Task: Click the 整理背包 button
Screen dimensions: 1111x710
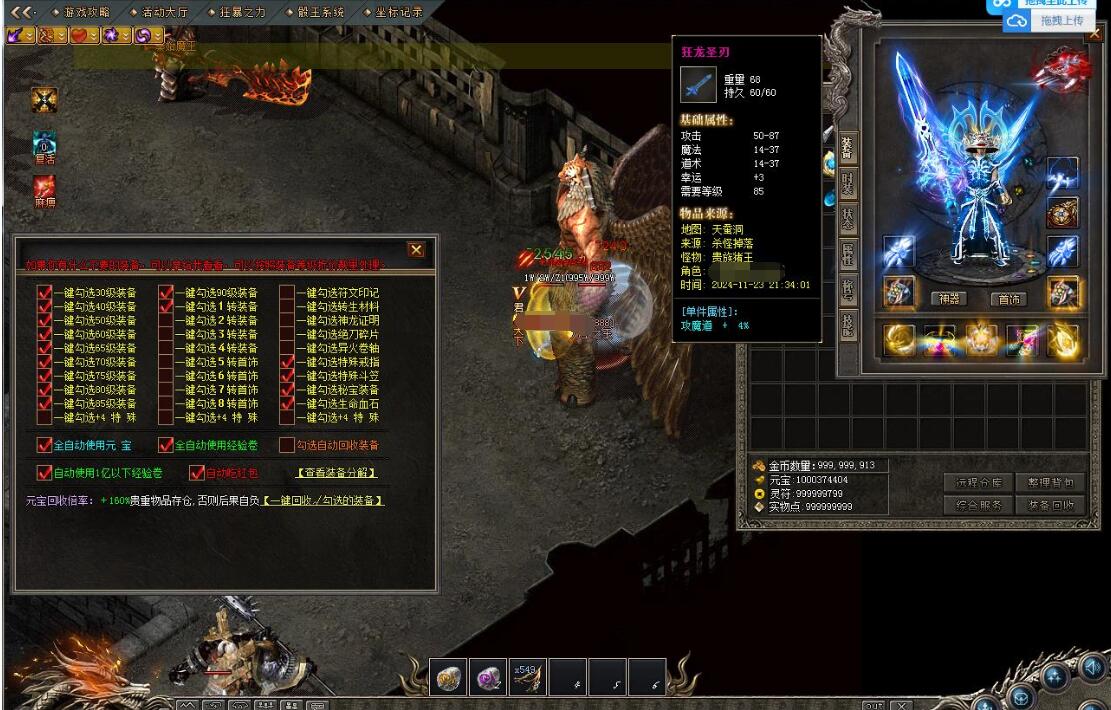Action: pos(1050,483)
